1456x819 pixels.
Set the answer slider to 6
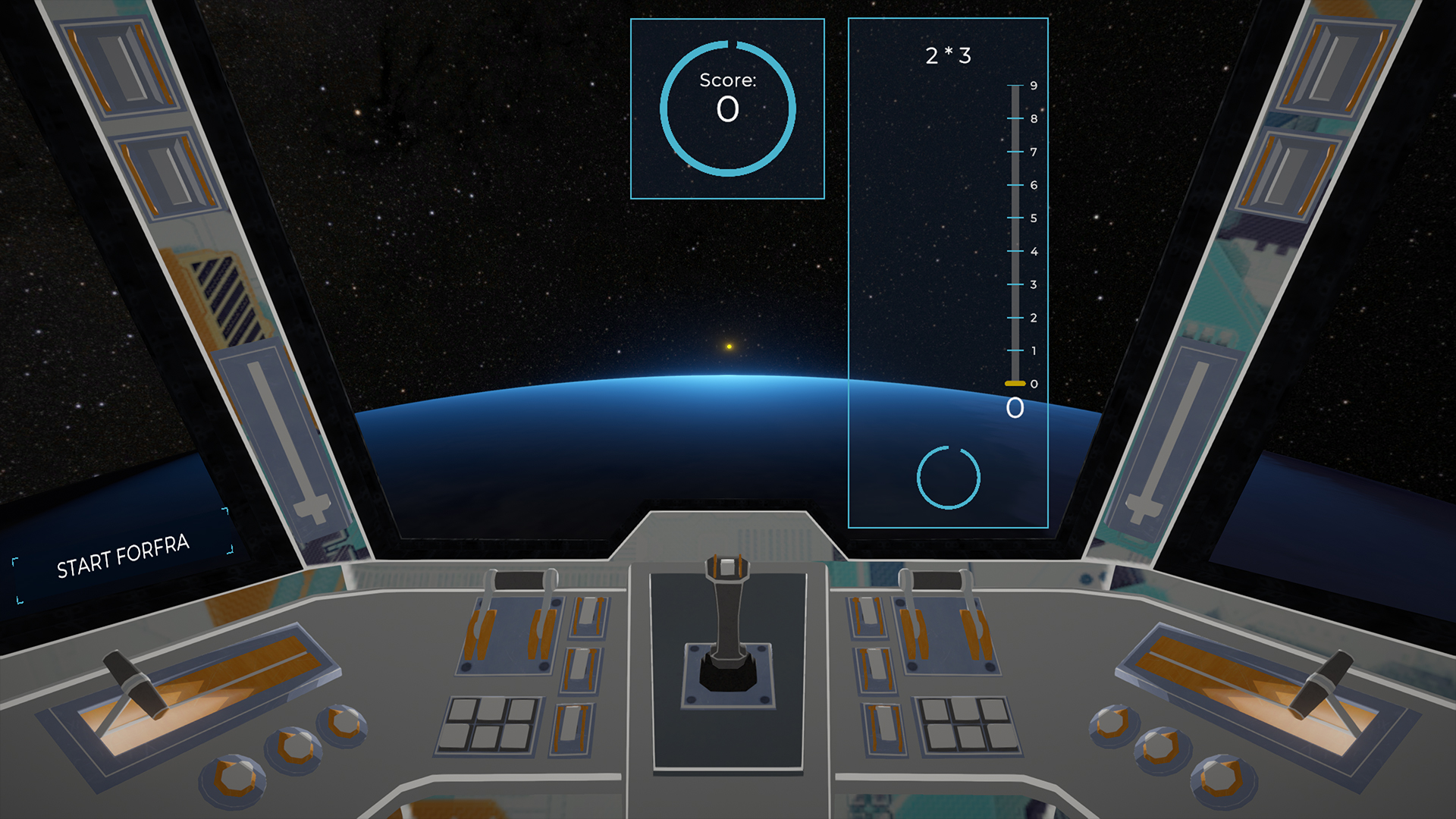tap(1015, 185)
